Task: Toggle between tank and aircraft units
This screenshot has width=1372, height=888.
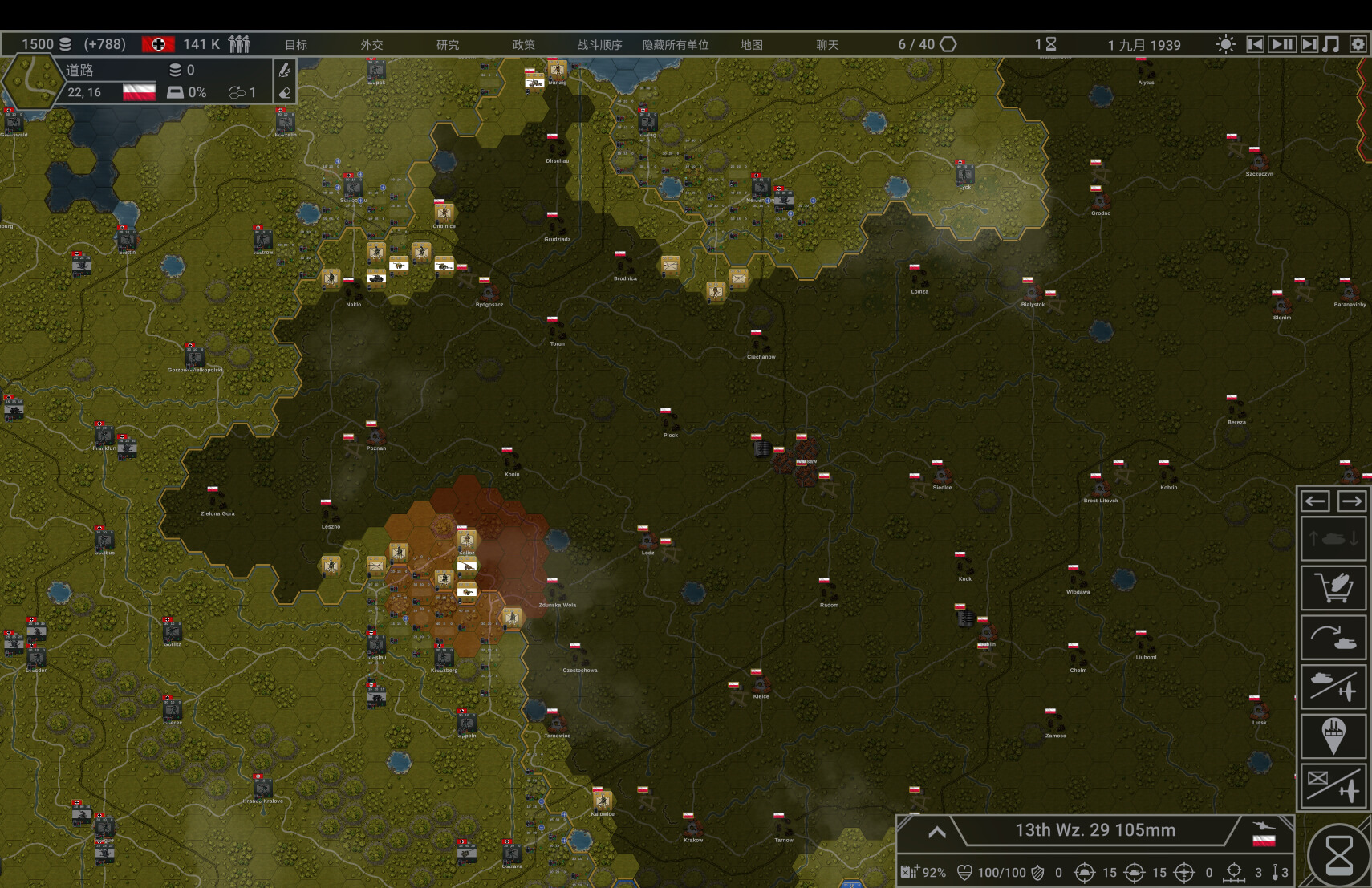Action: point(1333,687)
